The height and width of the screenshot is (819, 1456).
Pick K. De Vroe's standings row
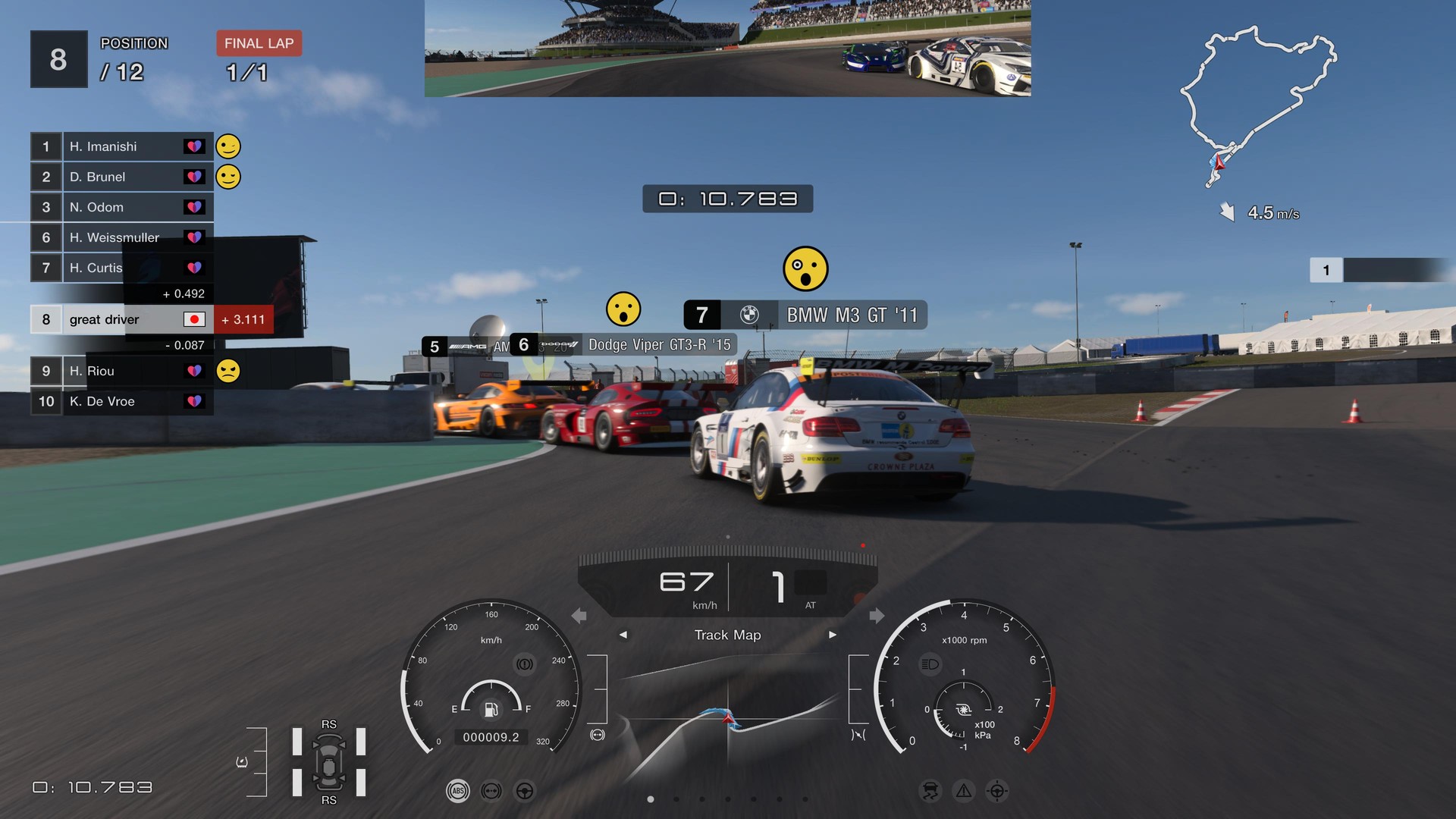point(121,401)
